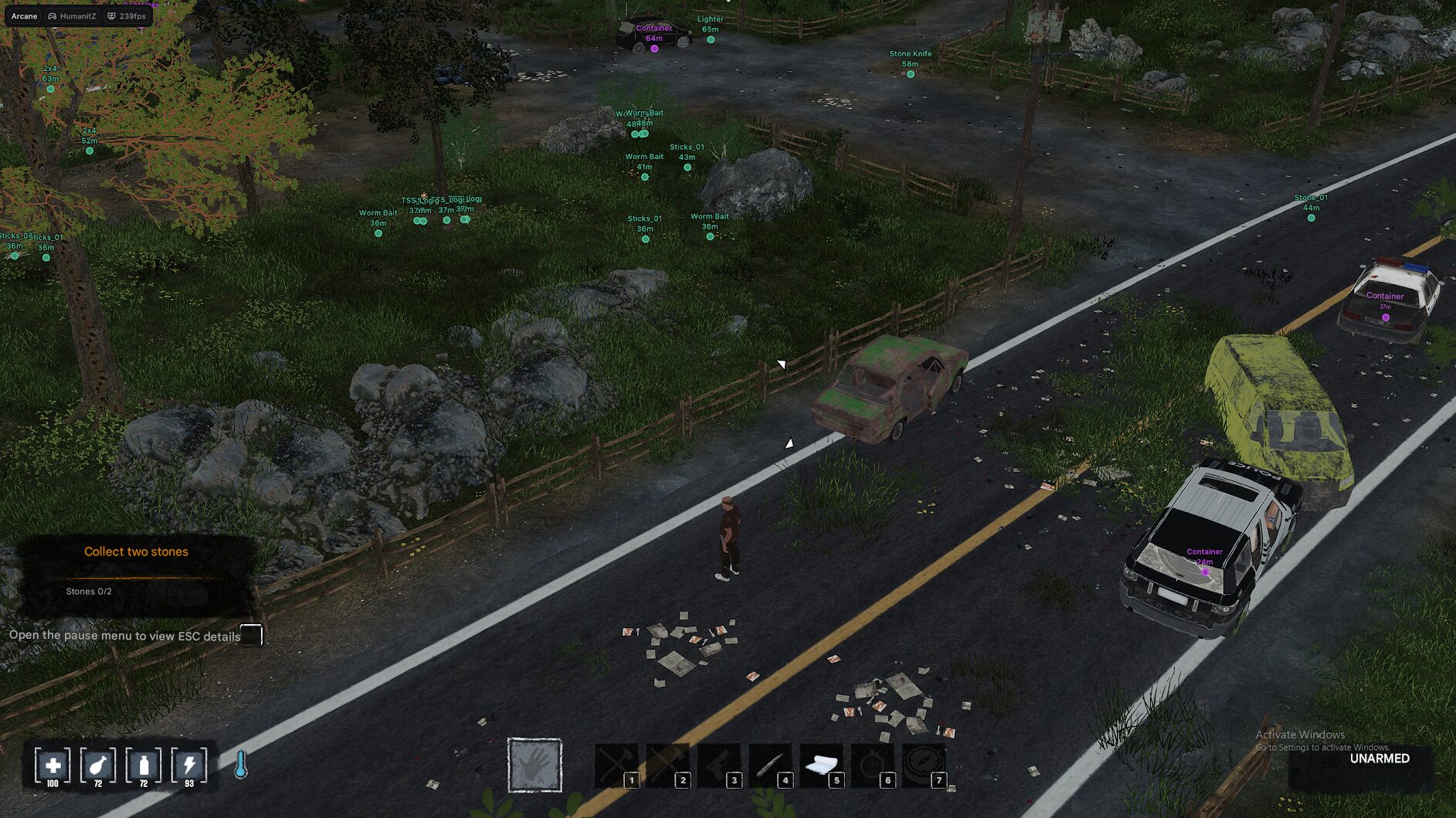Select the unarmed hand slot
This screenshot has width=1456, height=818.
(535, 765)
